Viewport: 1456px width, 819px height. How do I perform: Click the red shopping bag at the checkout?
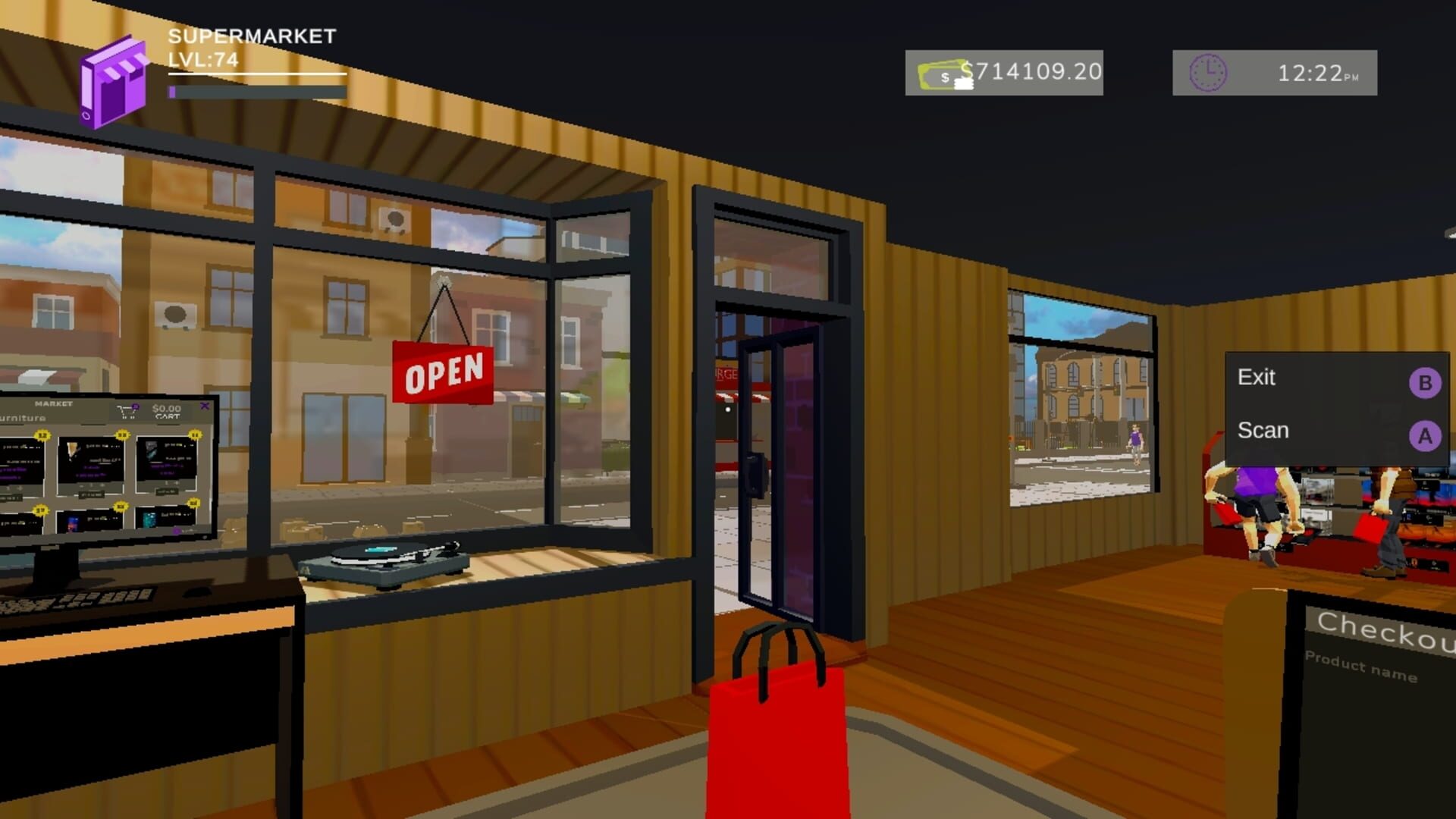click(x=777, y=720)
